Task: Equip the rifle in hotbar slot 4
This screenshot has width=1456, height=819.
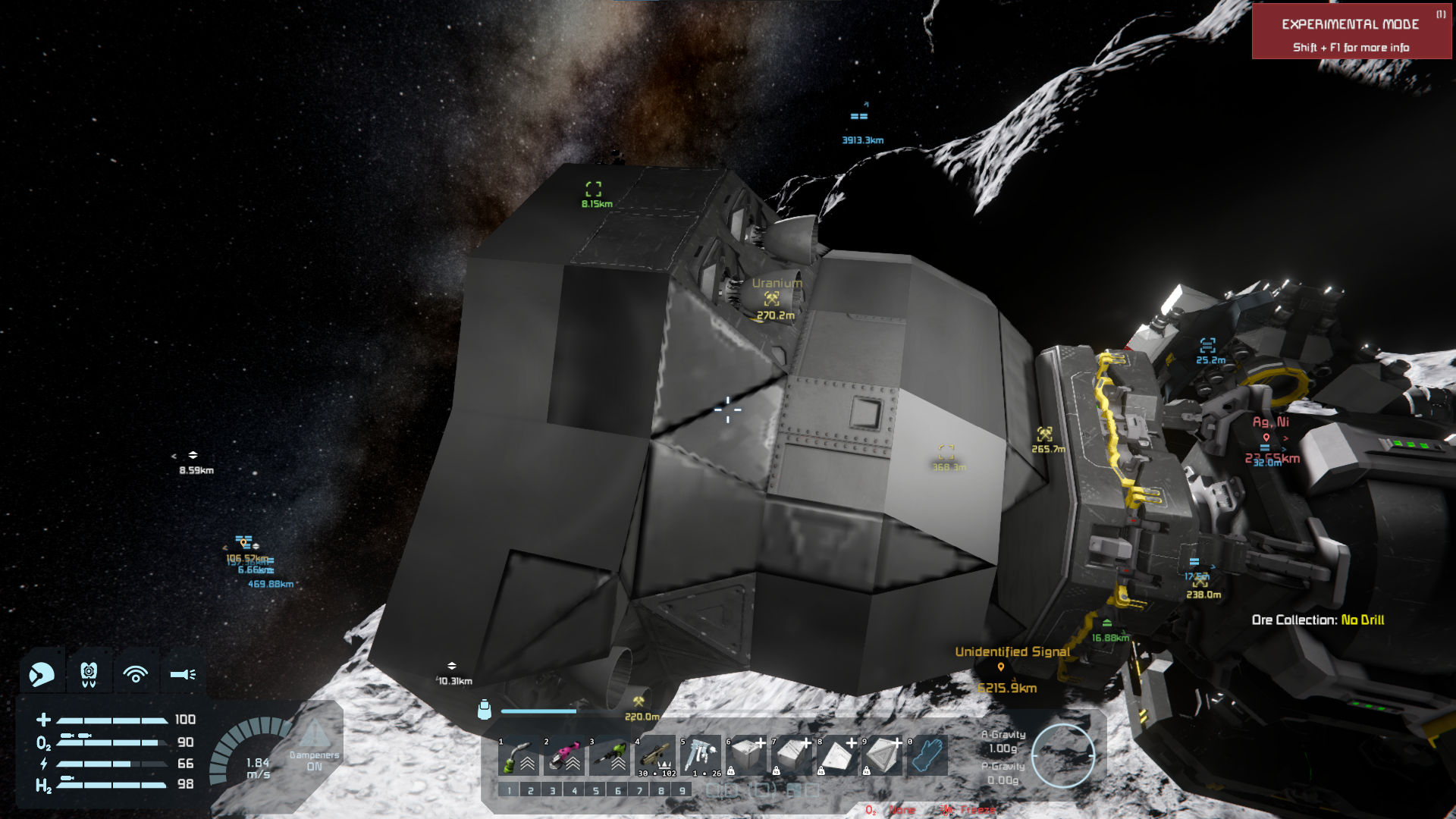Action: coord(655,755)
